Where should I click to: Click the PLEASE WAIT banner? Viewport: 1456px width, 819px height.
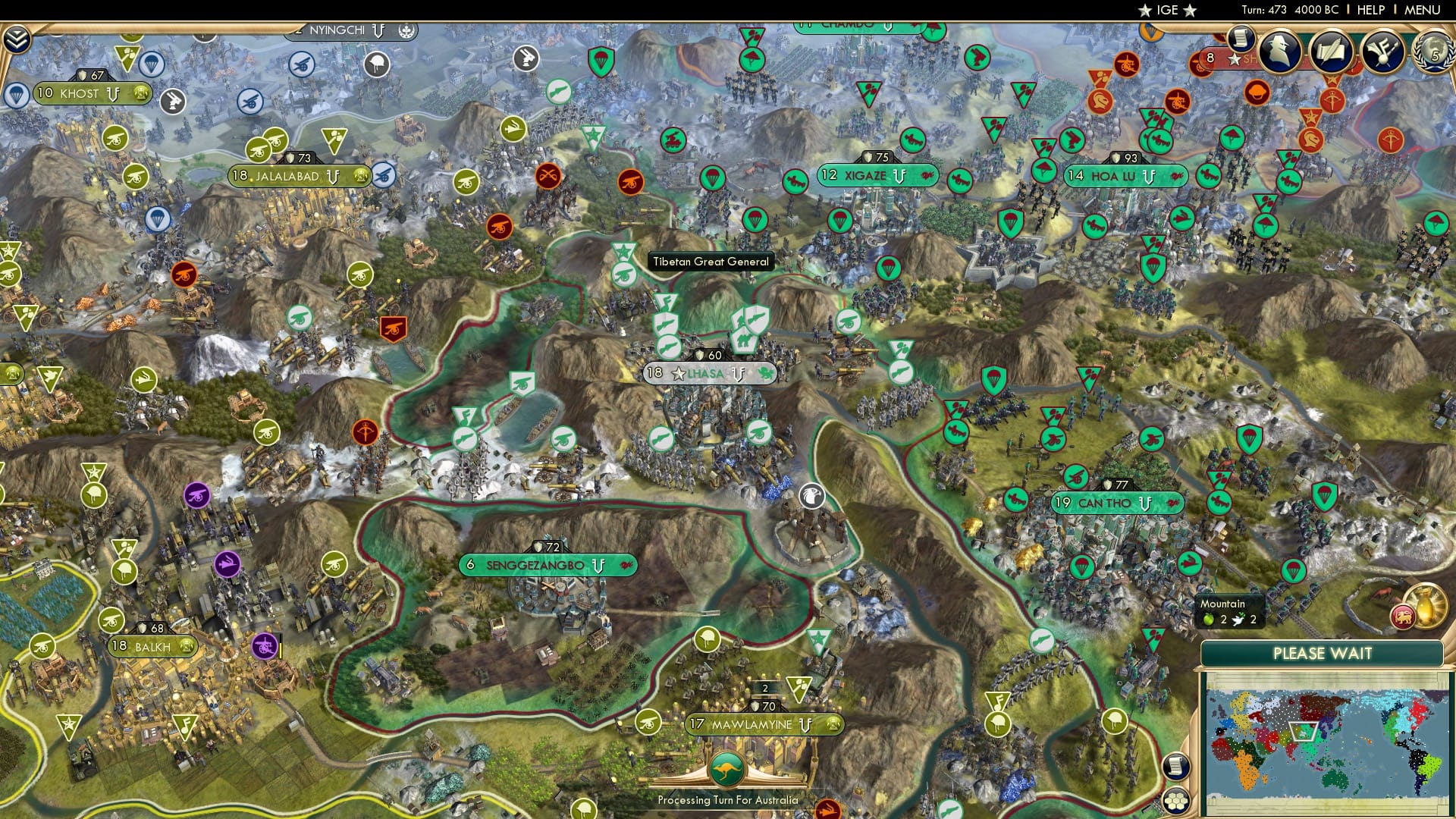[x=1323, y=653]
